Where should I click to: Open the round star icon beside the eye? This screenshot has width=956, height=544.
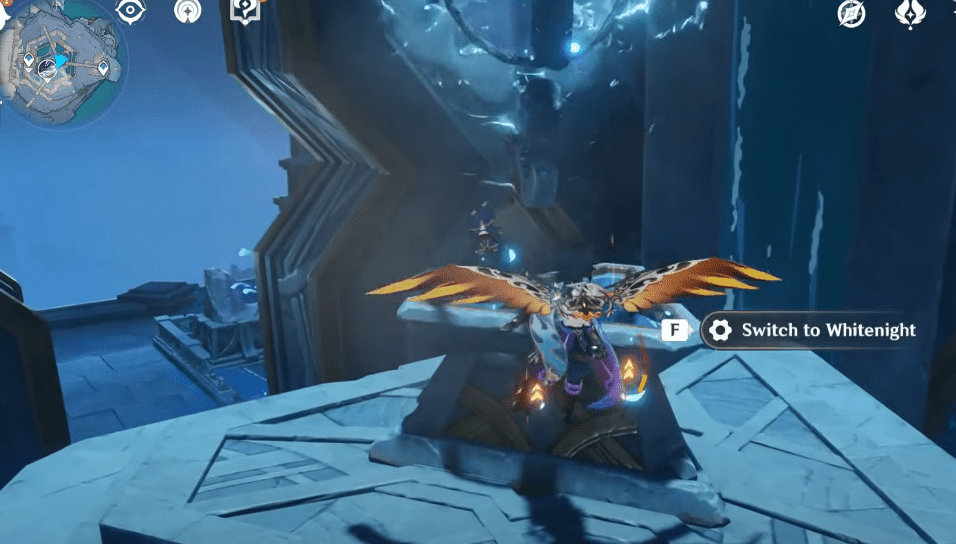(187, 11)
